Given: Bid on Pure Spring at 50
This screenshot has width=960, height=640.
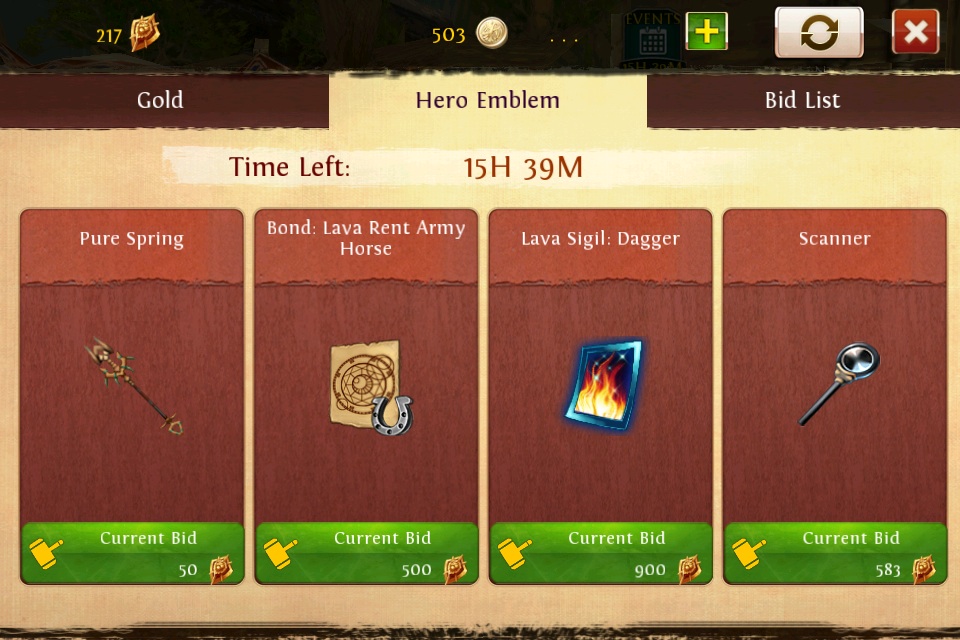Looking at the screenshot, I should tap(132, 553).
